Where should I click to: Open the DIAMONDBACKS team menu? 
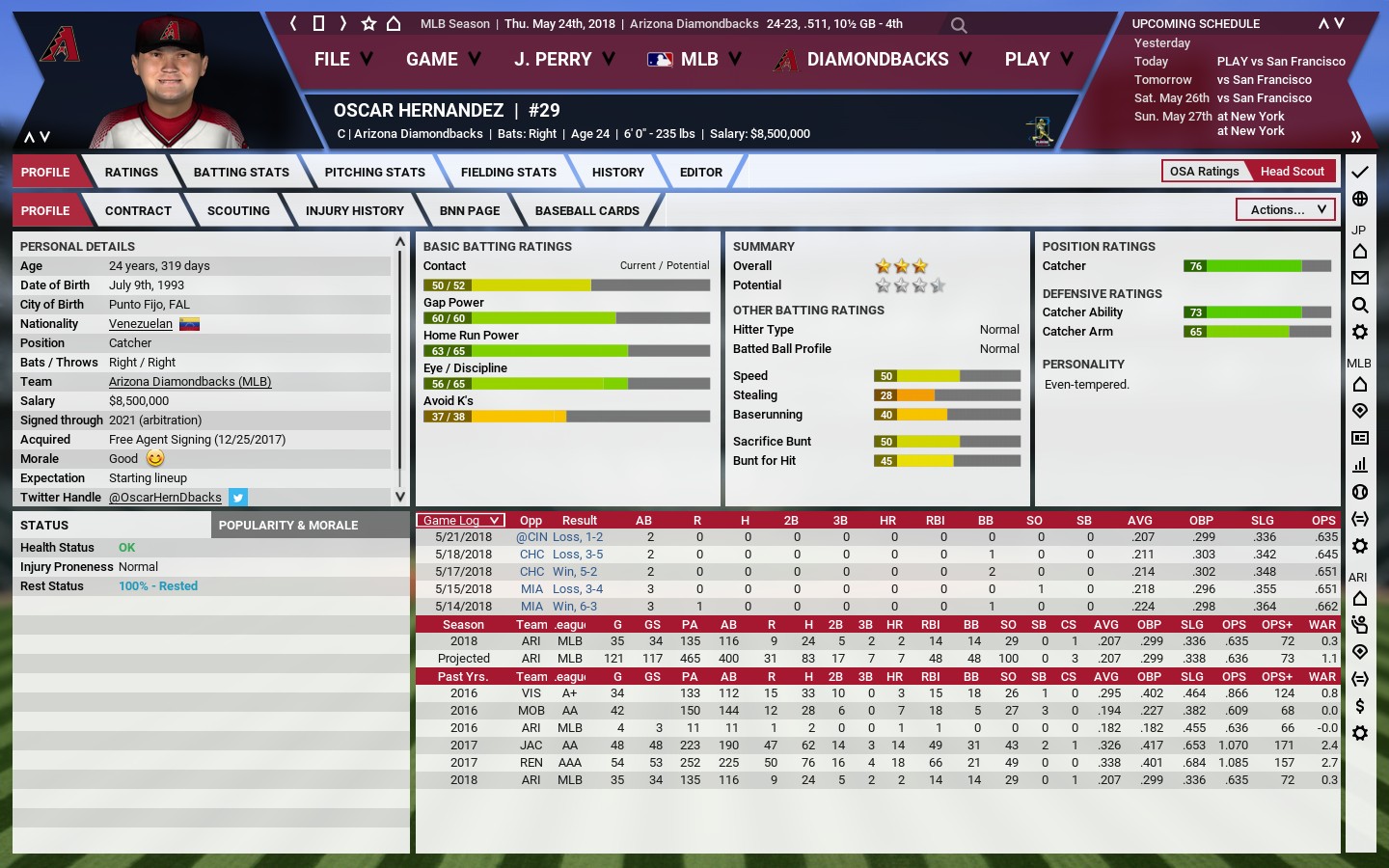[876, 60]
